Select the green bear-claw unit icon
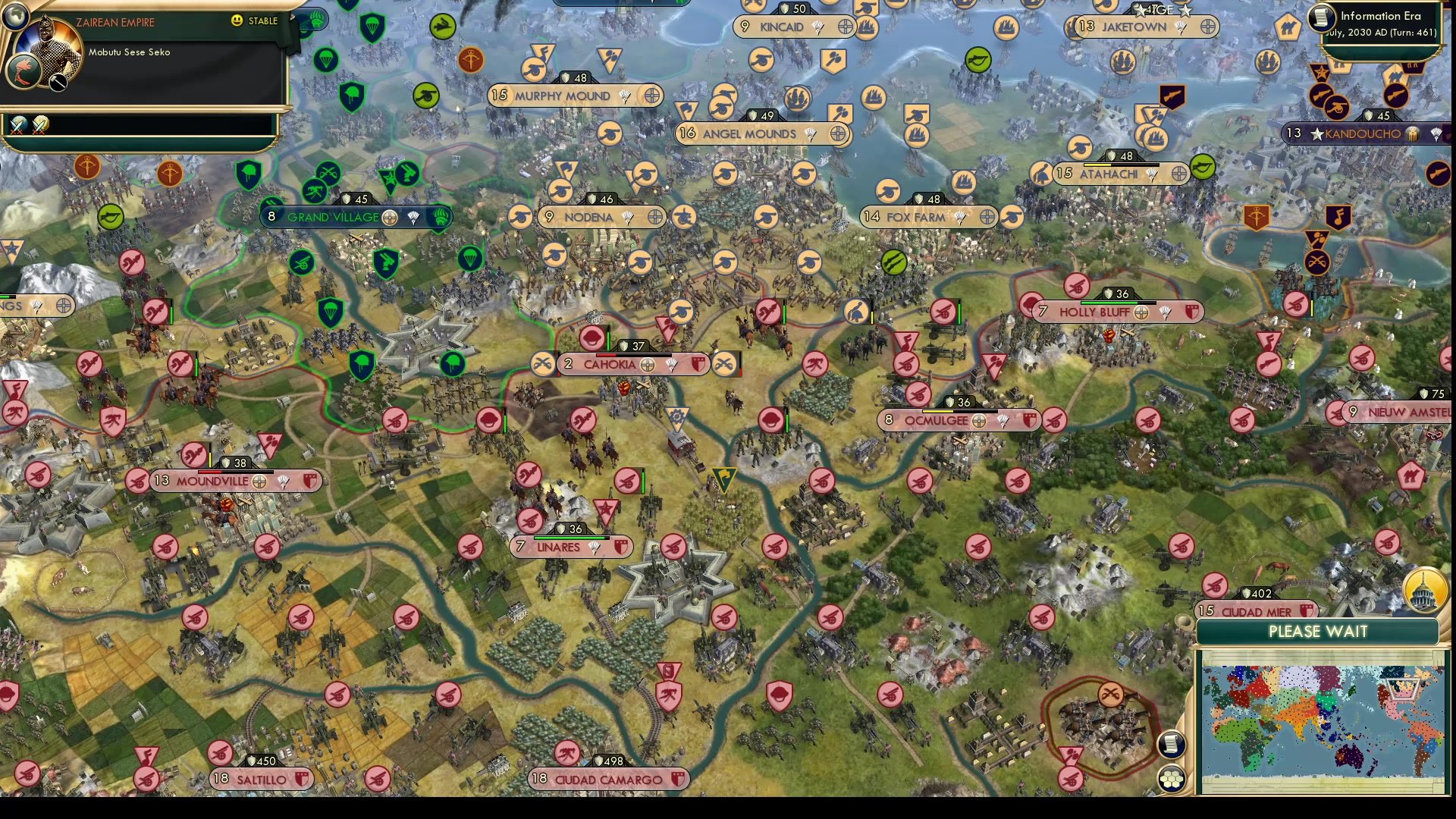This screenshot has width=1456, height=819. coord(438,218)
